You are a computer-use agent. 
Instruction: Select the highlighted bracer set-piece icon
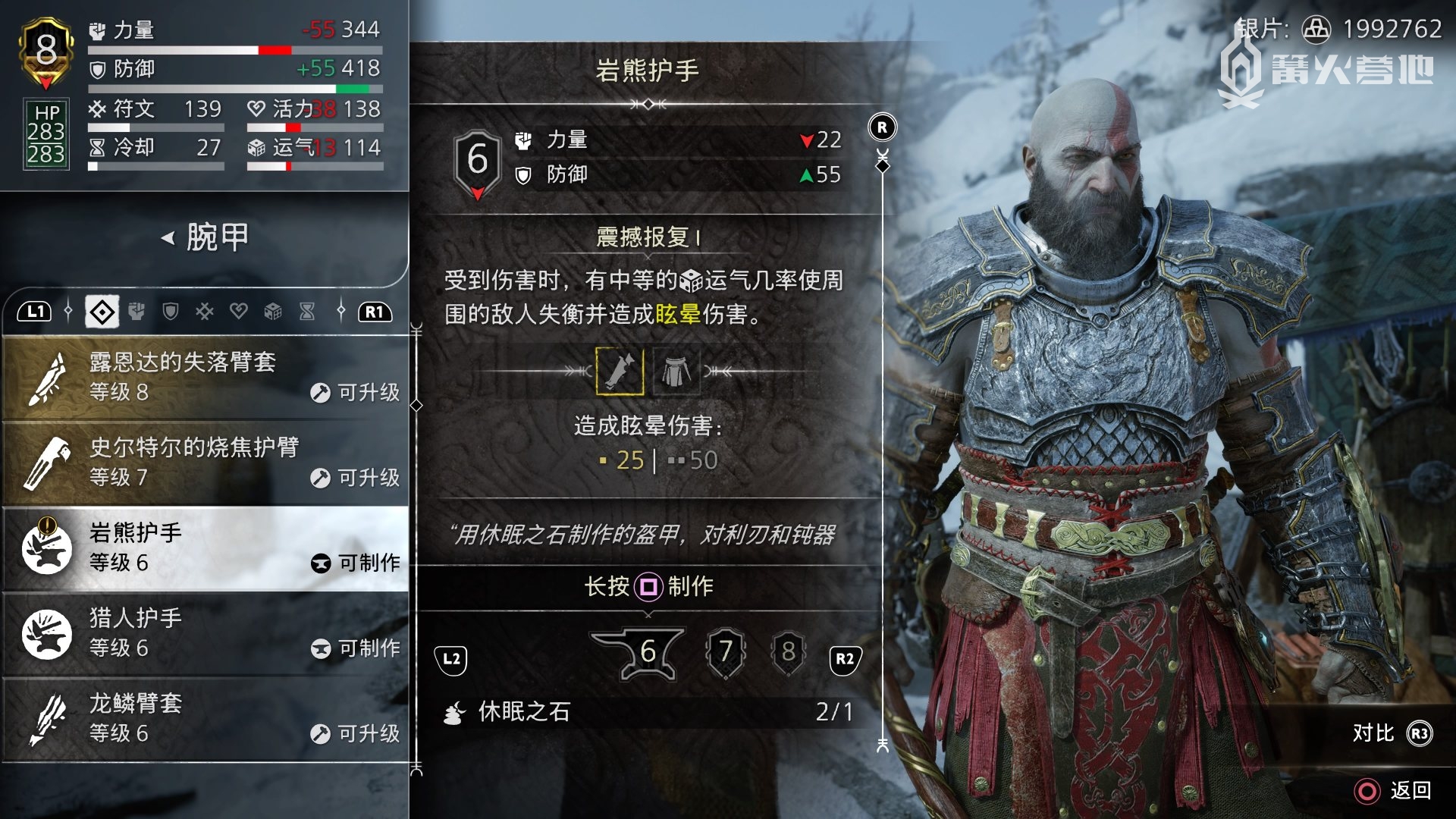tap(620, 372)
